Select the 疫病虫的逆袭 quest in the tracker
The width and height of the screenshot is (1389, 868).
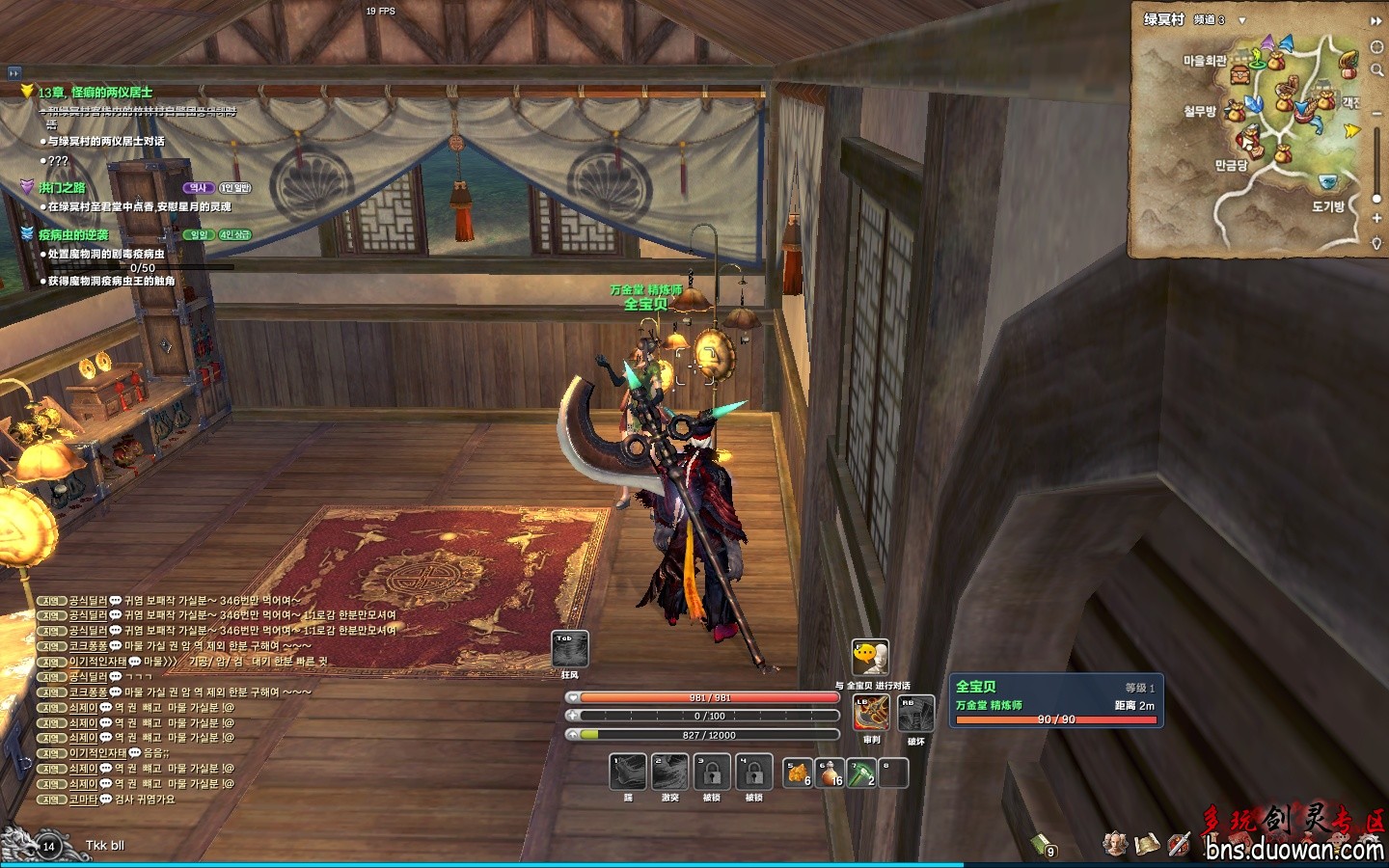[73, 234]
